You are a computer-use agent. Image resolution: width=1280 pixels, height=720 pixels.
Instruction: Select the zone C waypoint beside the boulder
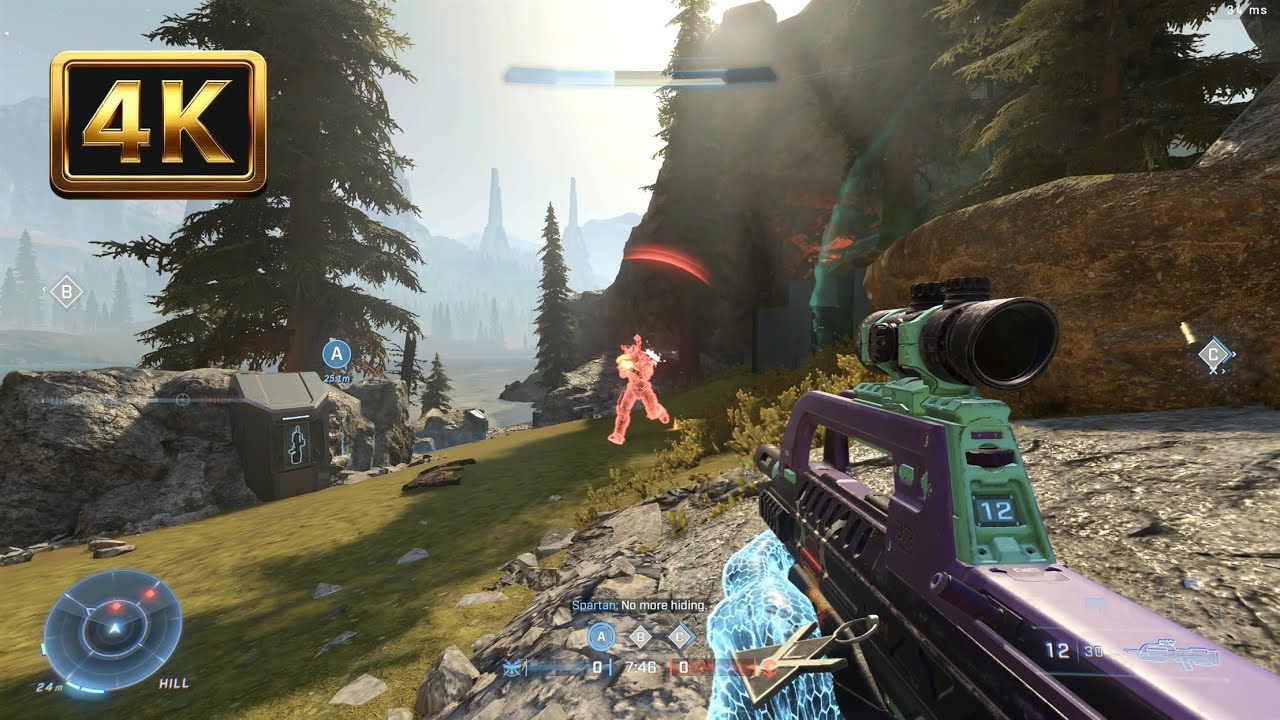point(1214,354)
